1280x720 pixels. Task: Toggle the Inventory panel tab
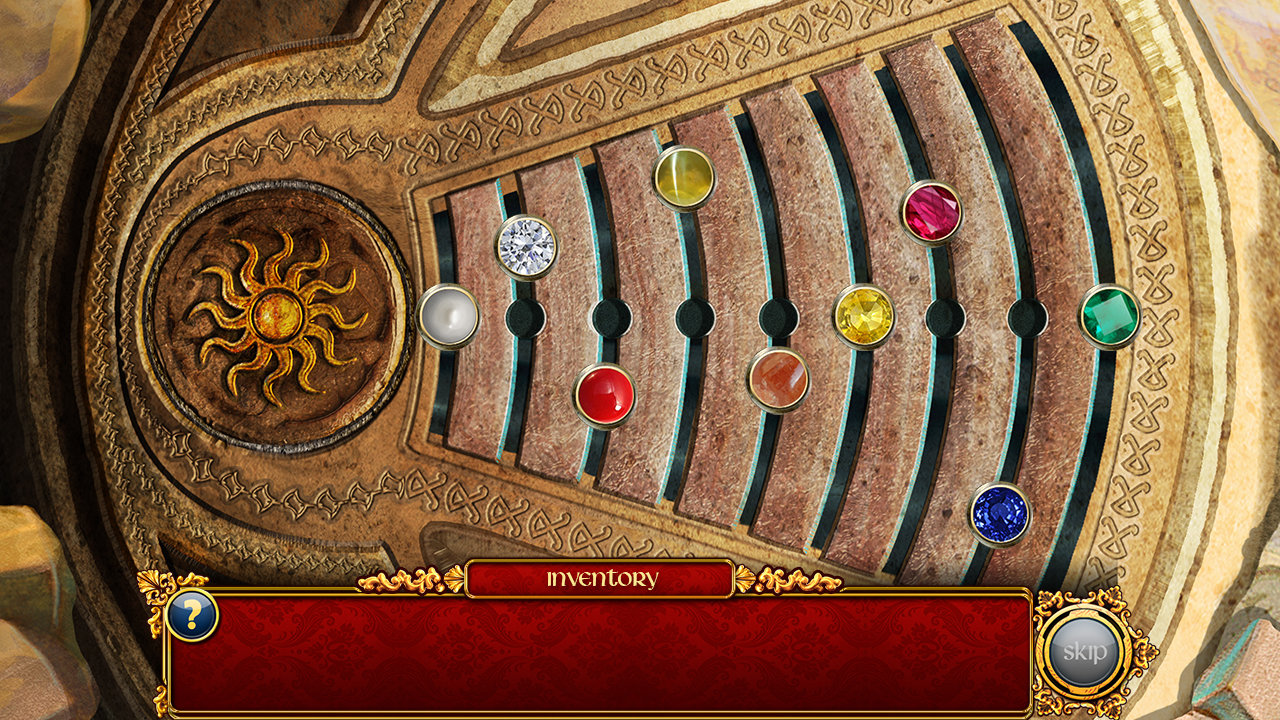click(x=601, y=579)
